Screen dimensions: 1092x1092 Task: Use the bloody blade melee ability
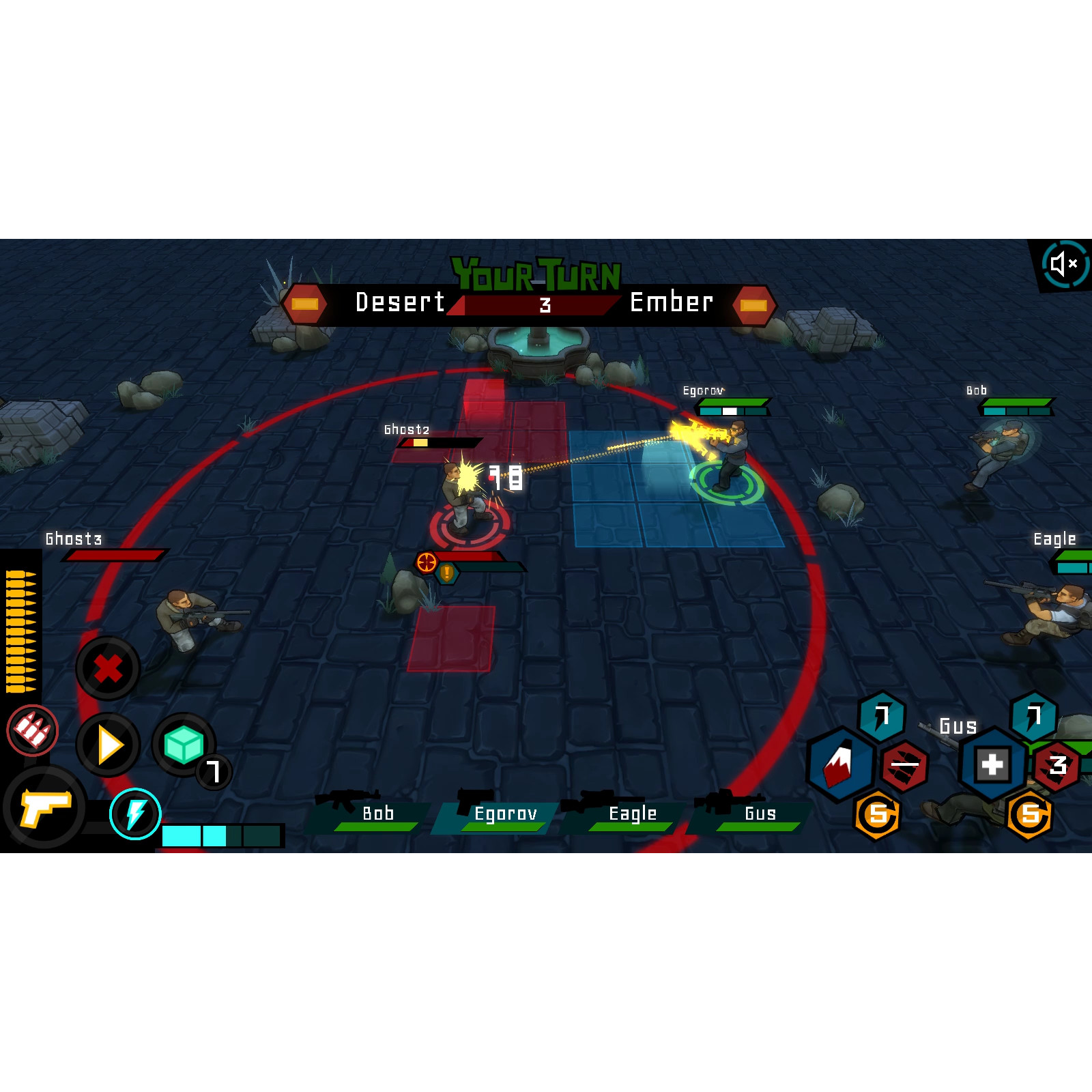click(840, 764)
